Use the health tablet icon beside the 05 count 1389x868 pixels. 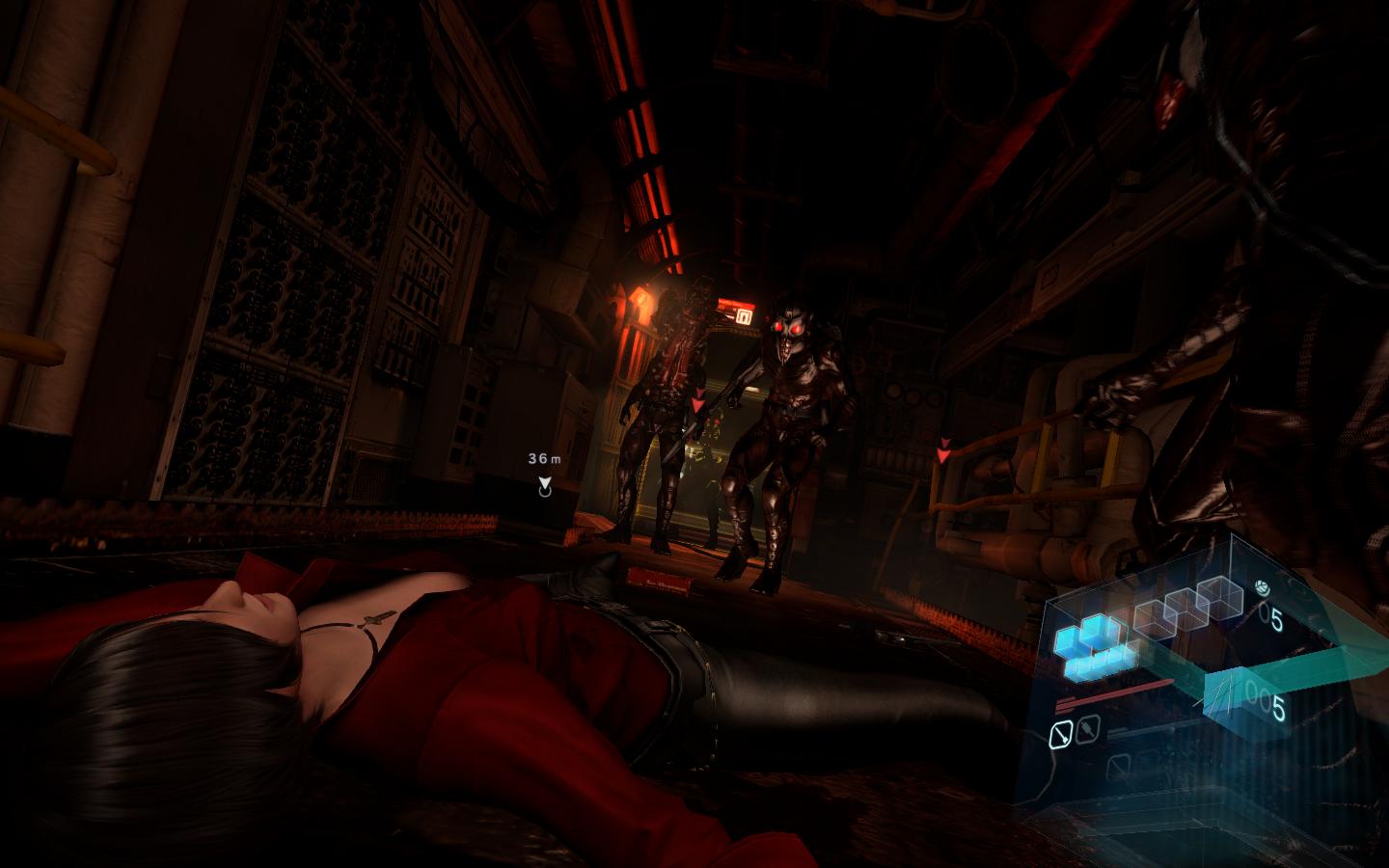(x=1261, y=587)
